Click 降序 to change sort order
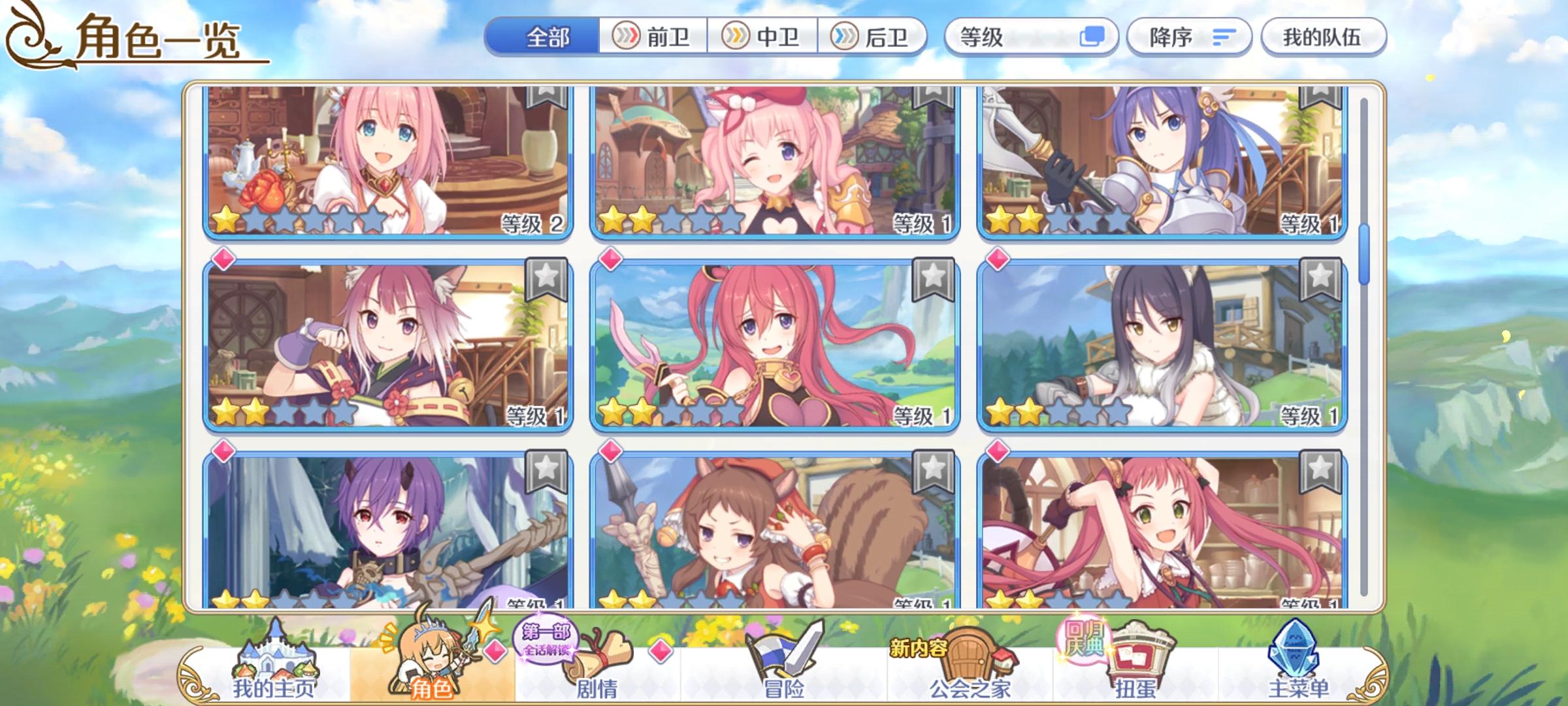 (x=1189, y=37)
